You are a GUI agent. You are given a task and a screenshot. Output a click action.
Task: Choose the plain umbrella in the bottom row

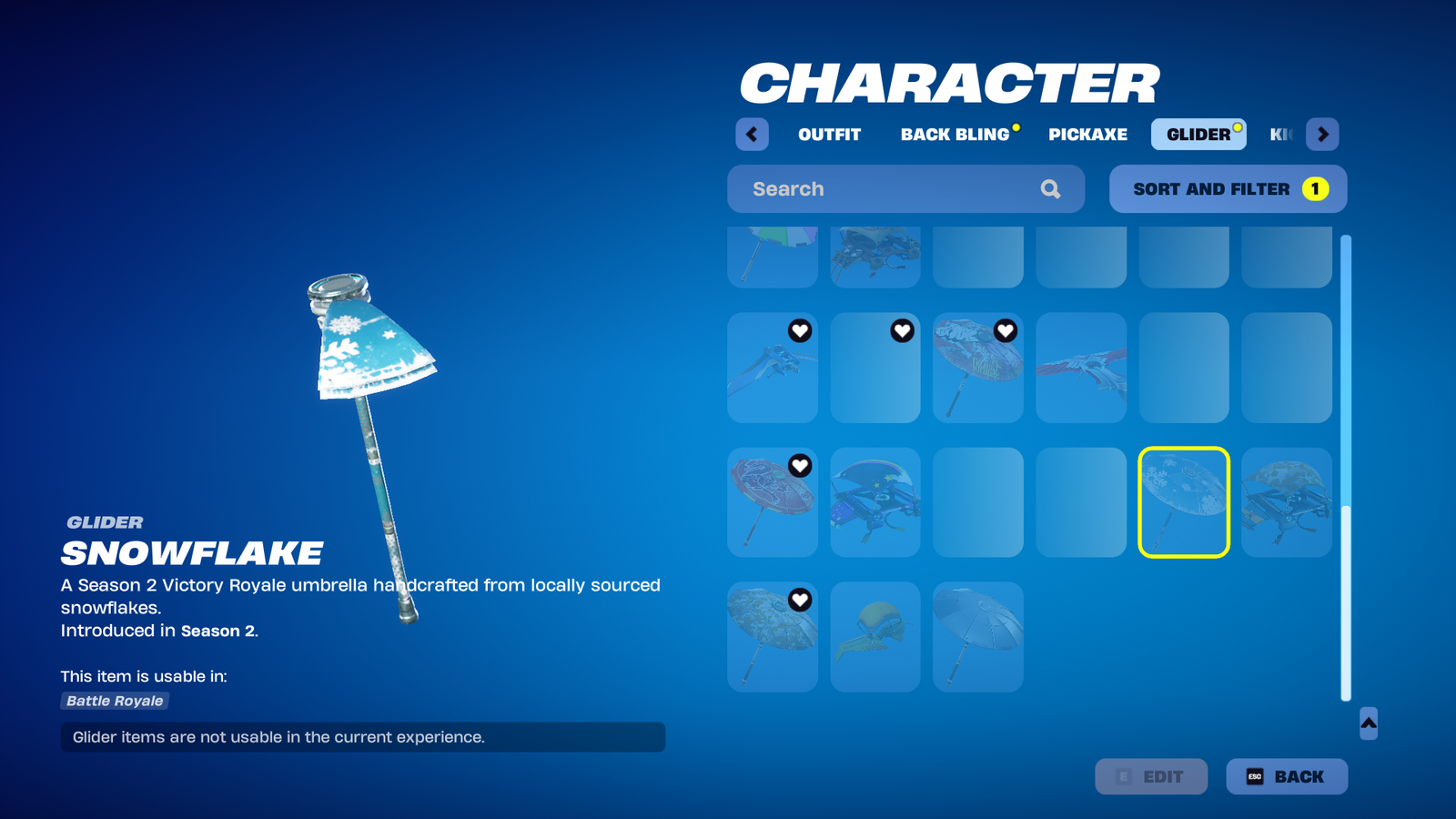tap(978, 637)
